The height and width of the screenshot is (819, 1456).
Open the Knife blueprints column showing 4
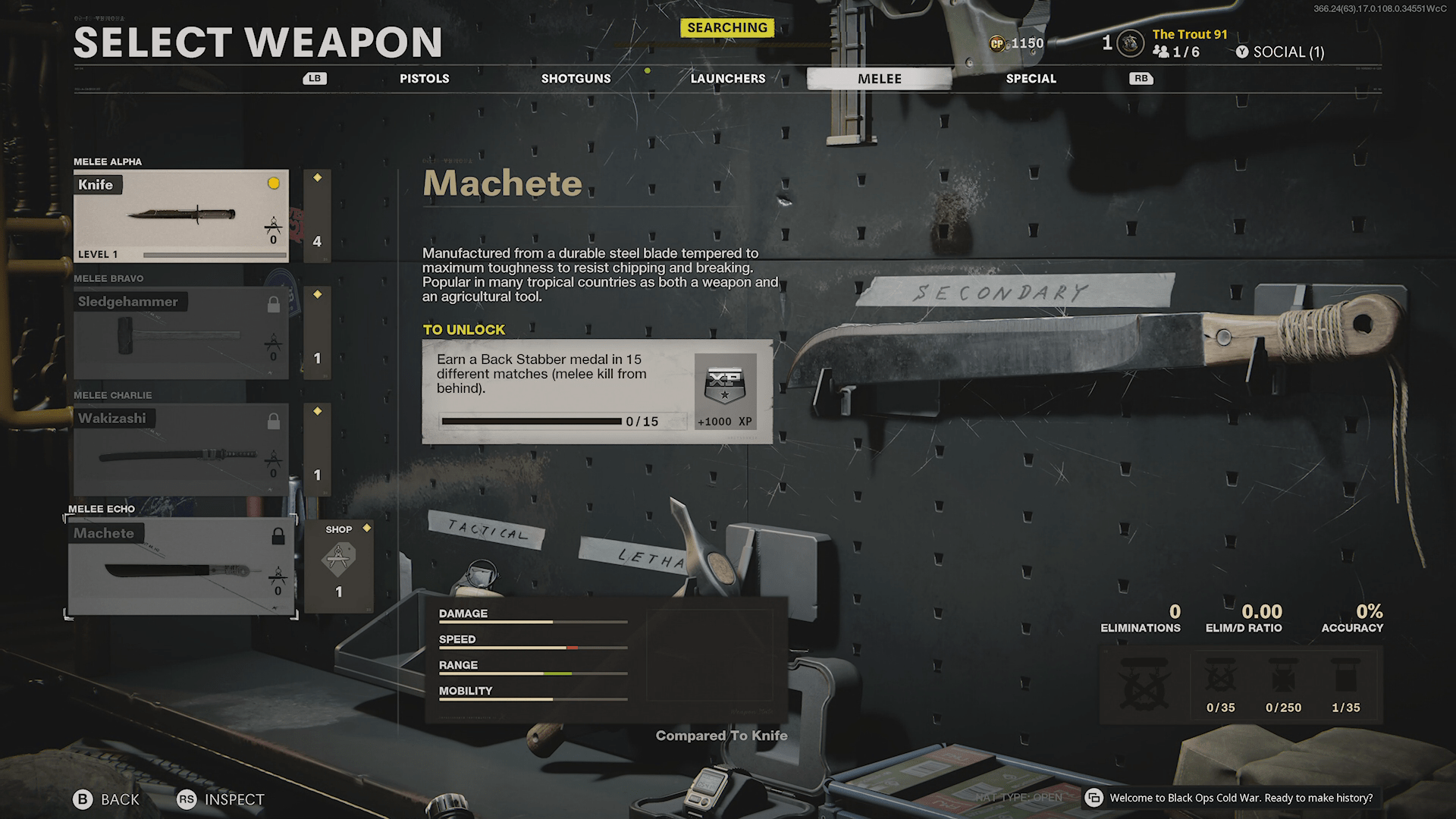click(x=317, y=216)
